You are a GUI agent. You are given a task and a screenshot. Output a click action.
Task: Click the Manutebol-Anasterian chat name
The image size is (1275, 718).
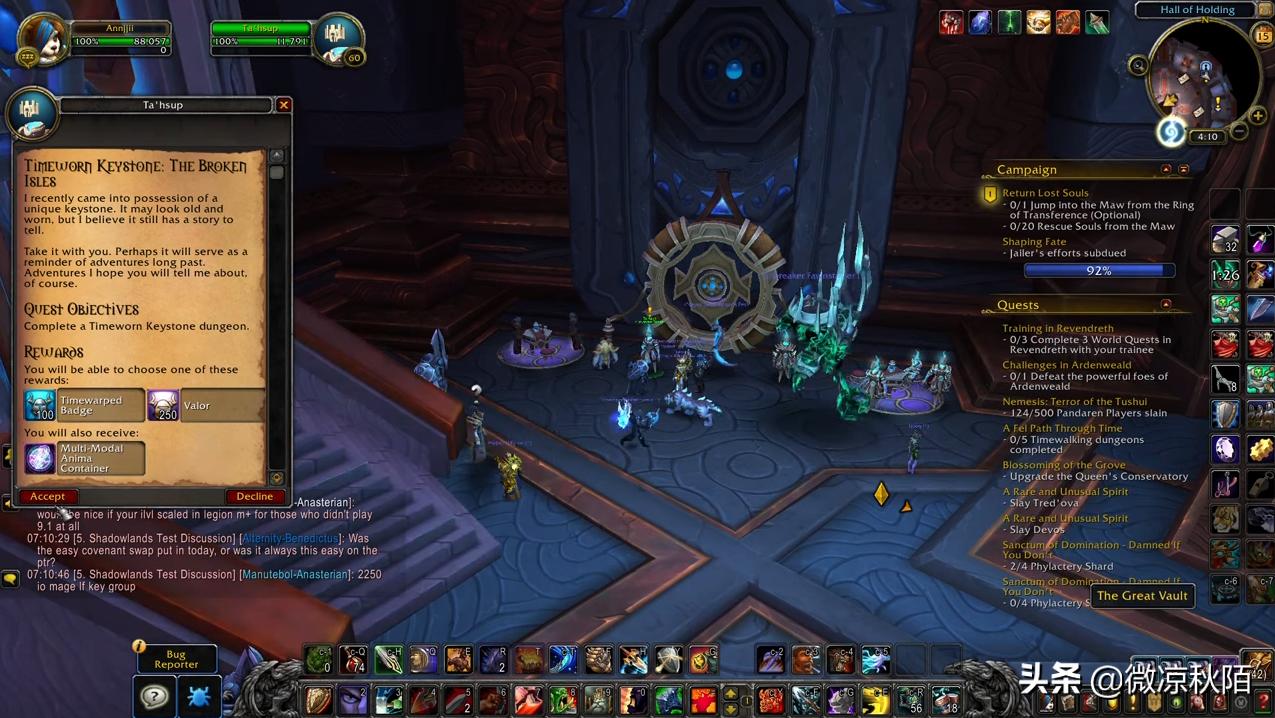(295, 575)
